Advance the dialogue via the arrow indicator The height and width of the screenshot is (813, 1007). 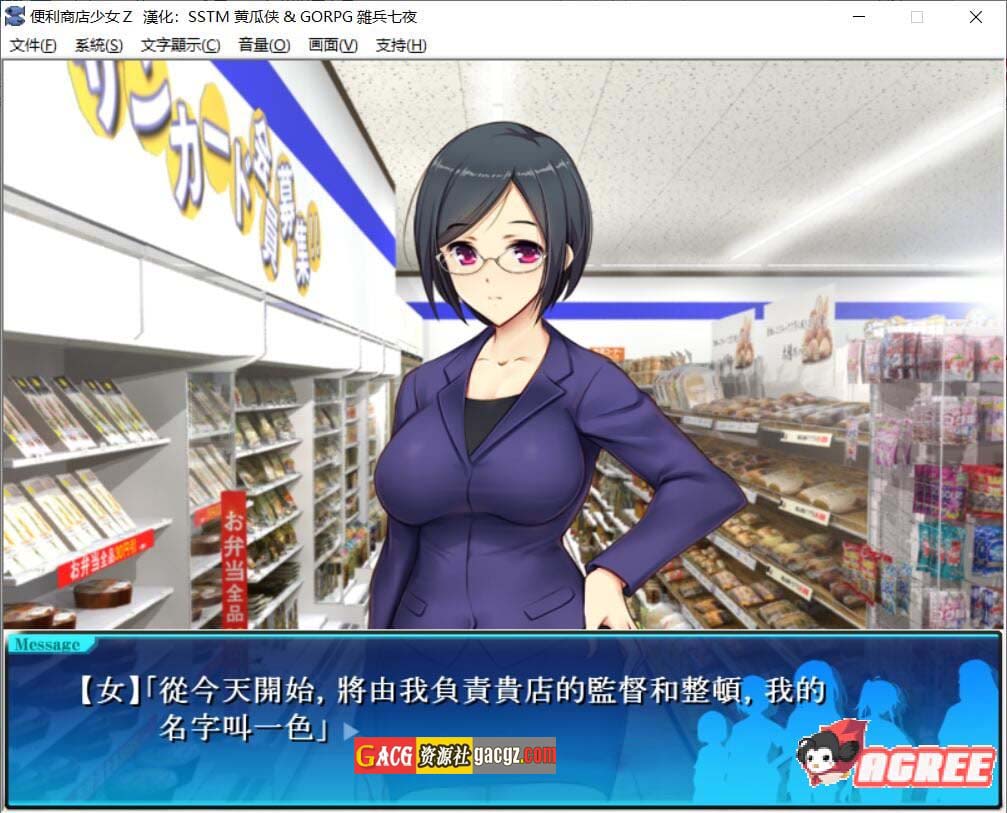(x=349, y=731)
